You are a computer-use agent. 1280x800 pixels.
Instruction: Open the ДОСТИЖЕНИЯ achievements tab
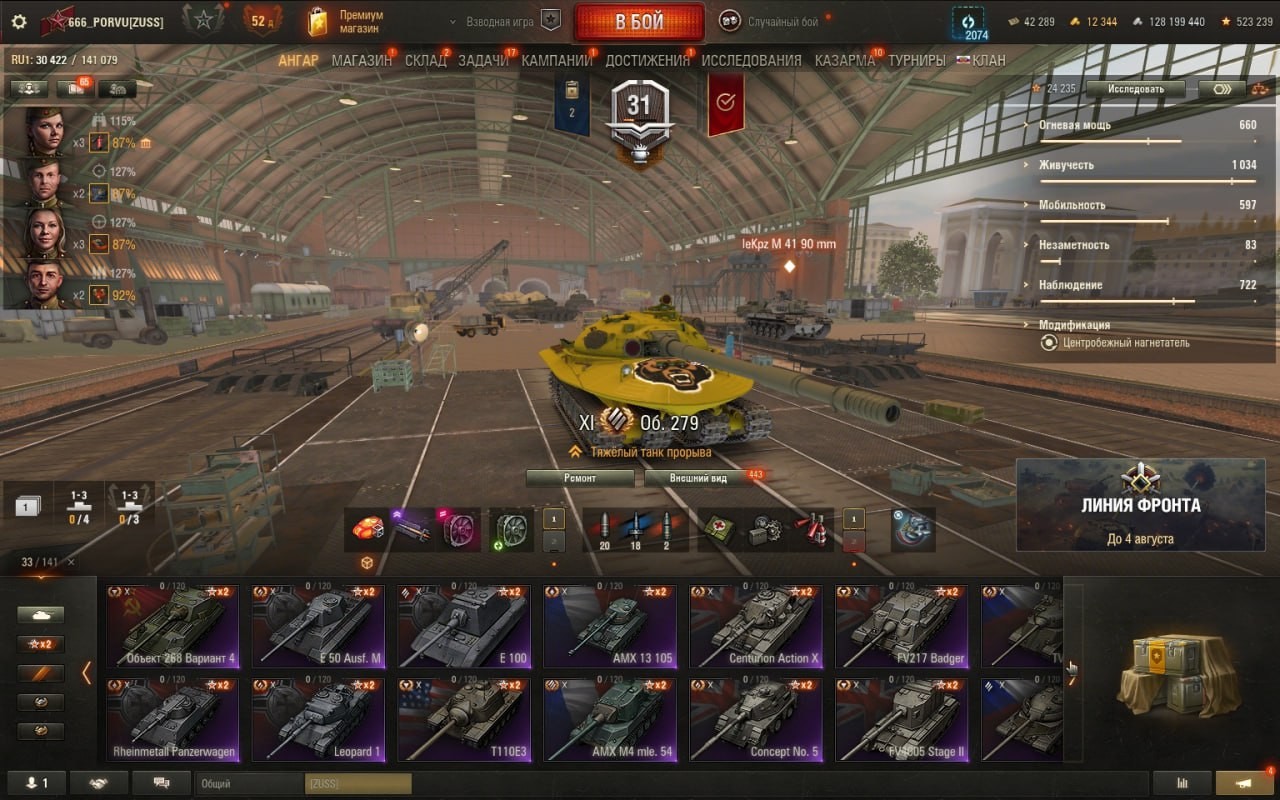click(x=647, y=60)
